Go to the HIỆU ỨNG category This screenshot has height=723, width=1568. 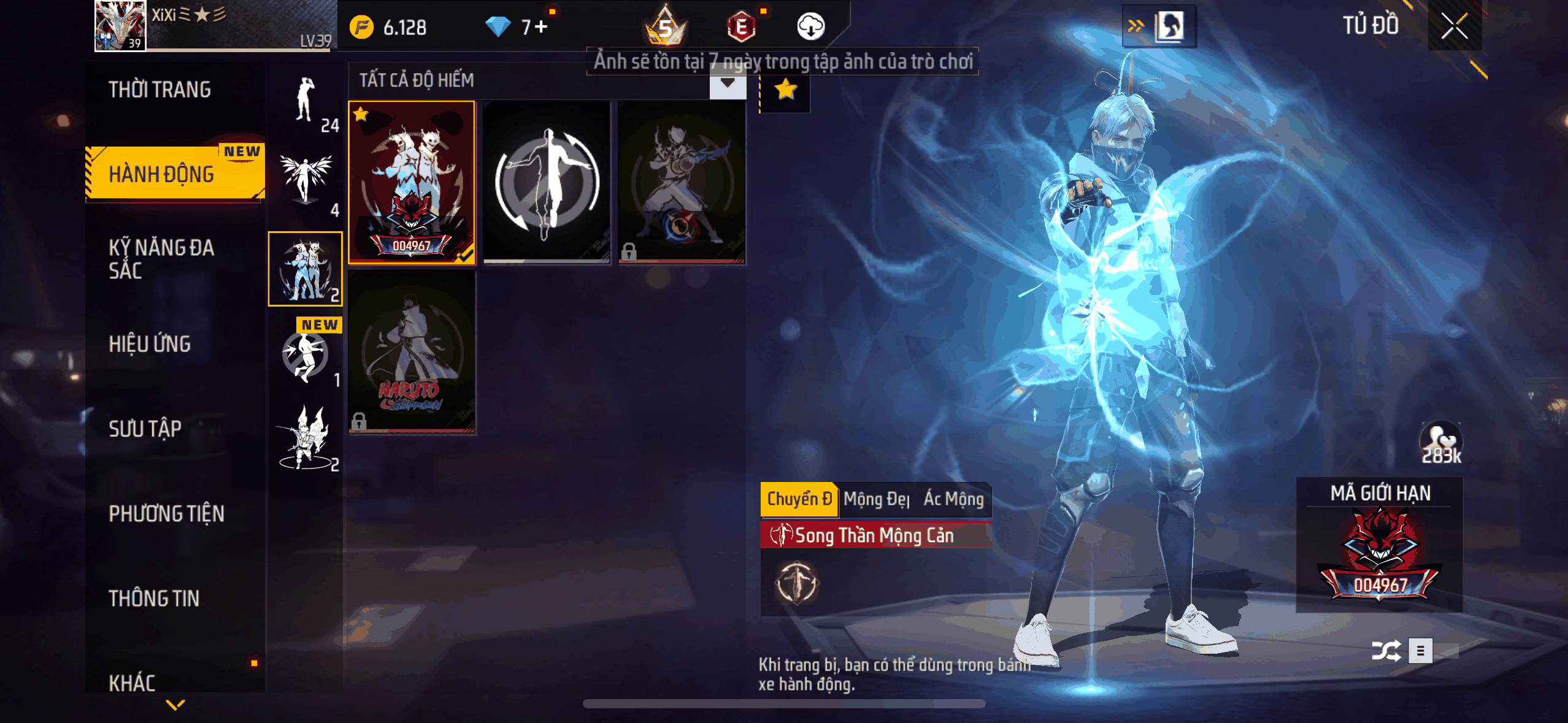pyautogui.click(x=150, y=344)
